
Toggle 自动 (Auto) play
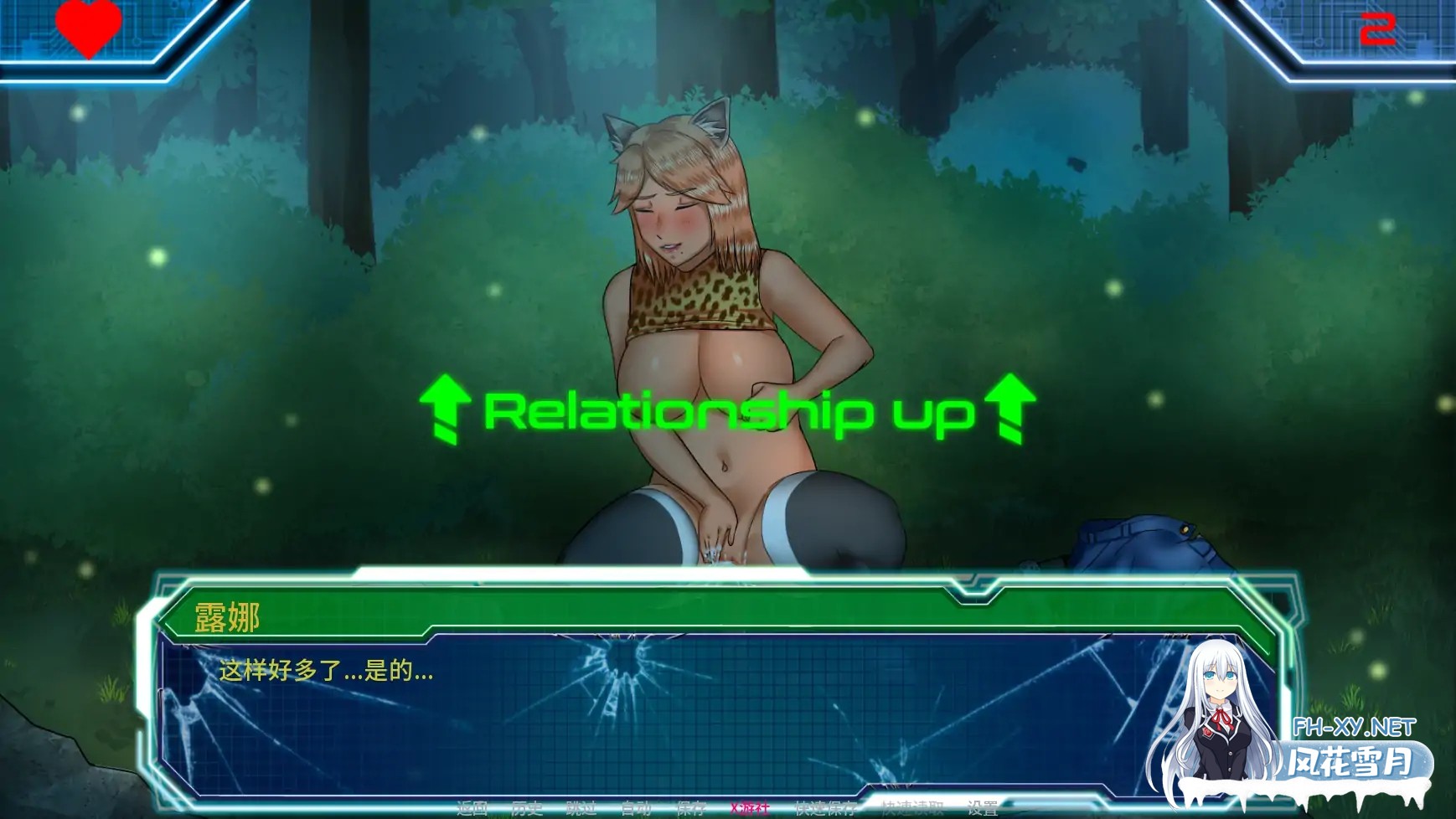click(636, 808)
